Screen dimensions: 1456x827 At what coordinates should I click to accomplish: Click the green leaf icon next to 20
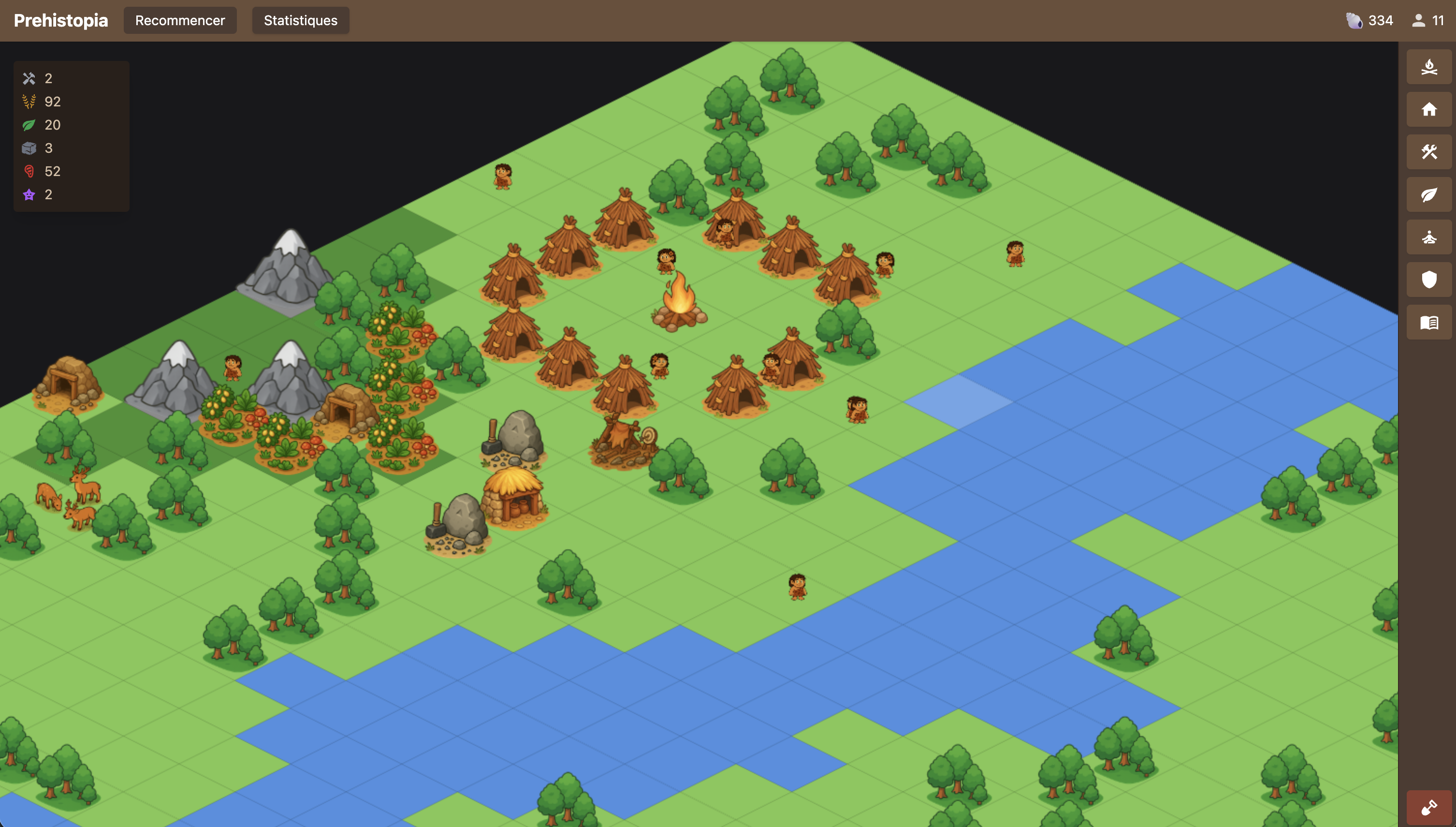[29, 125]
